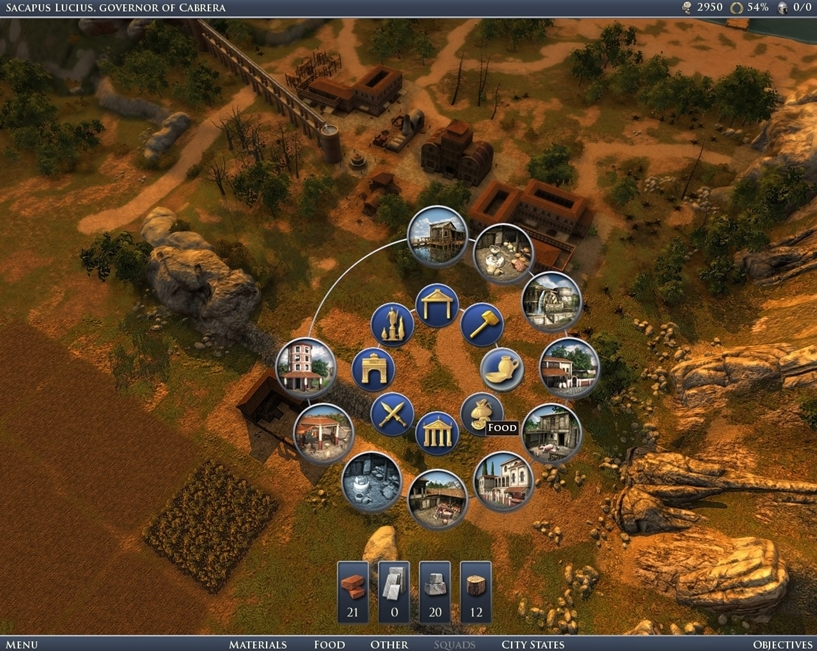817x651 pixels.
Task: Select the water mill building thumbnail
Action: click(551, 301)
